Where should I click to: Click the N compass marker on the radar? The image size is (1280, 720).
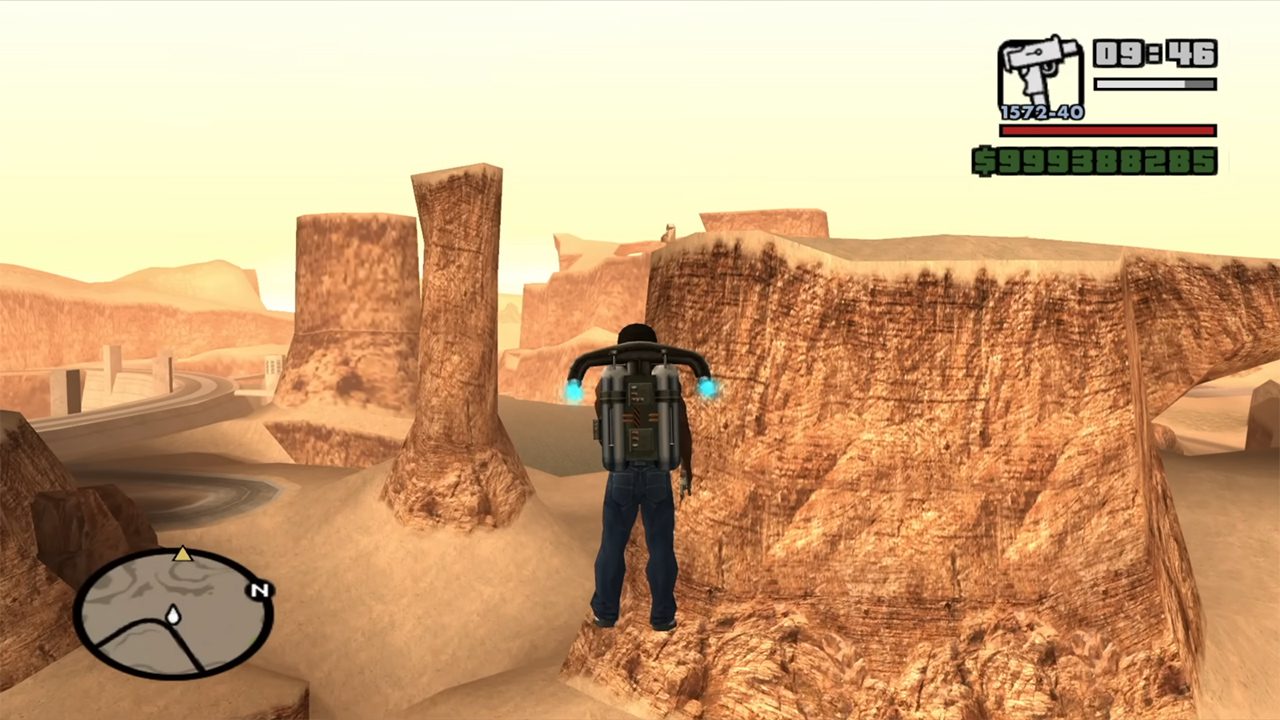pyautogui.click(x=259, y=589)
